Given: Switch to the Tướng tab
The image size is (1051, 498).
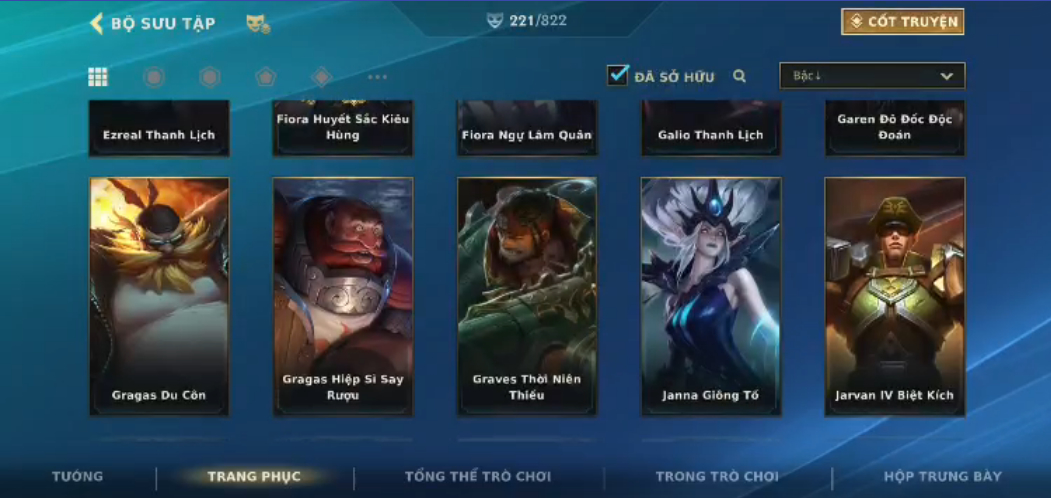Looking at the screenshot, I should pyautogui.click(x=78, y=476).
